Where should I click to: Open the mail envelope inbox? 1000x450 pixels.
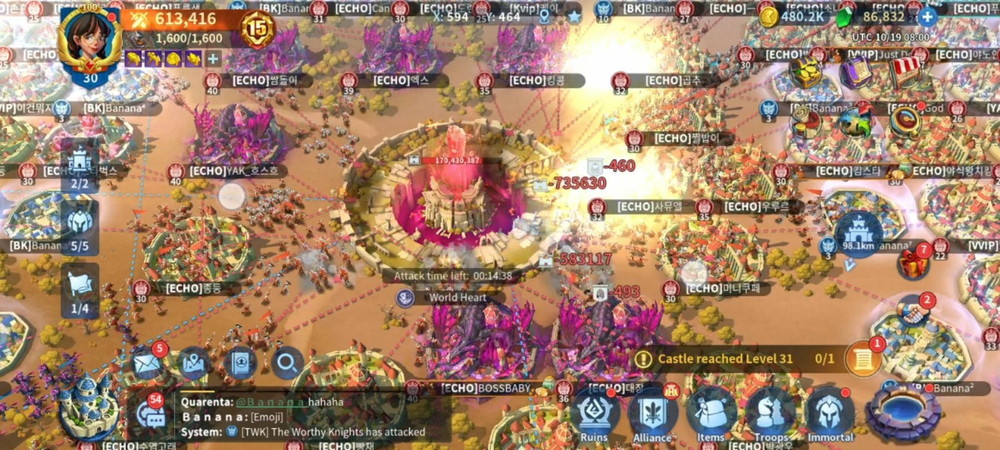[148, 365]
